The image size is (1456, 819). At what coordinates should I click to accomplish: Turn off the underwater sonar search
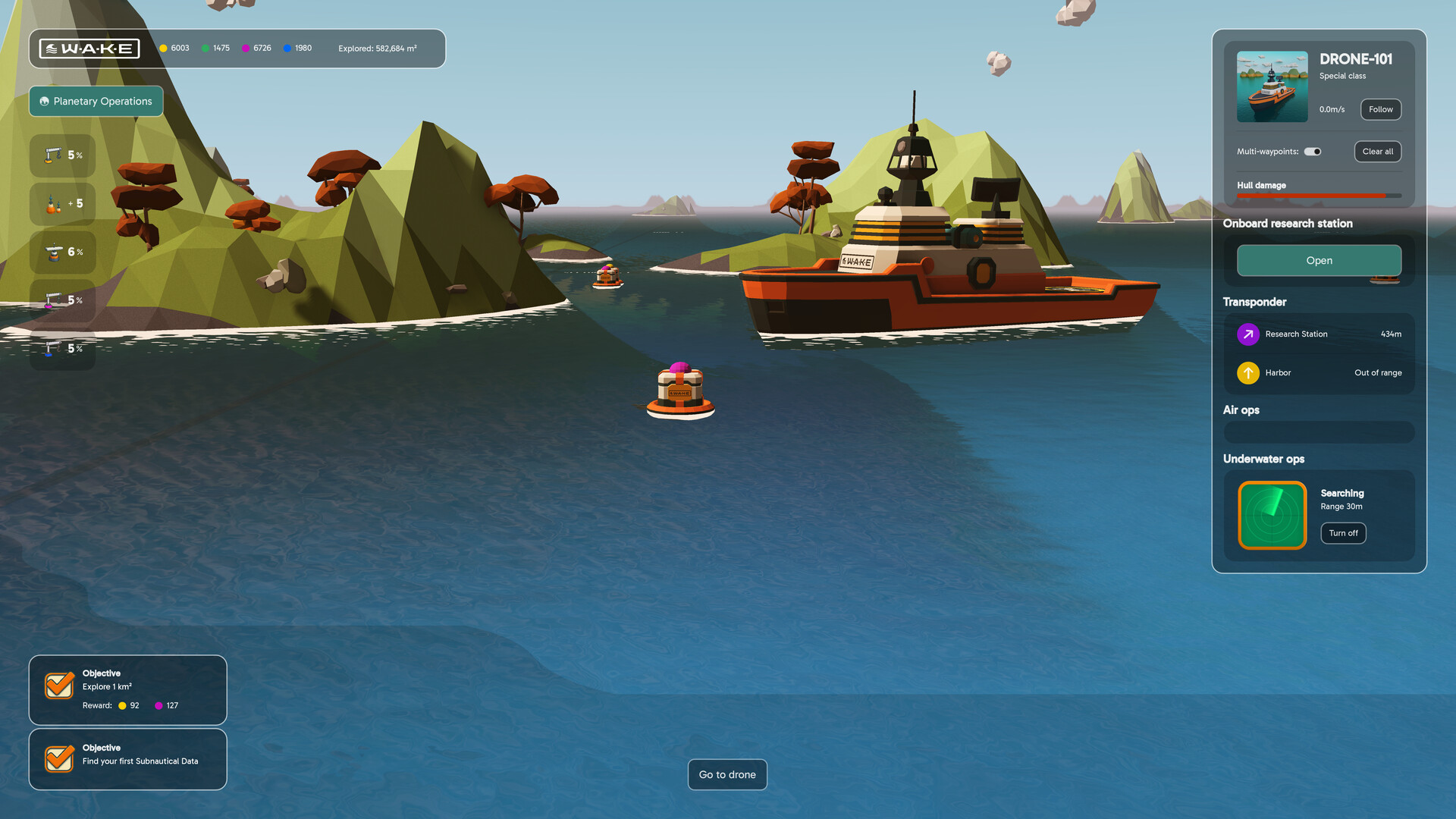(1343, 533)
